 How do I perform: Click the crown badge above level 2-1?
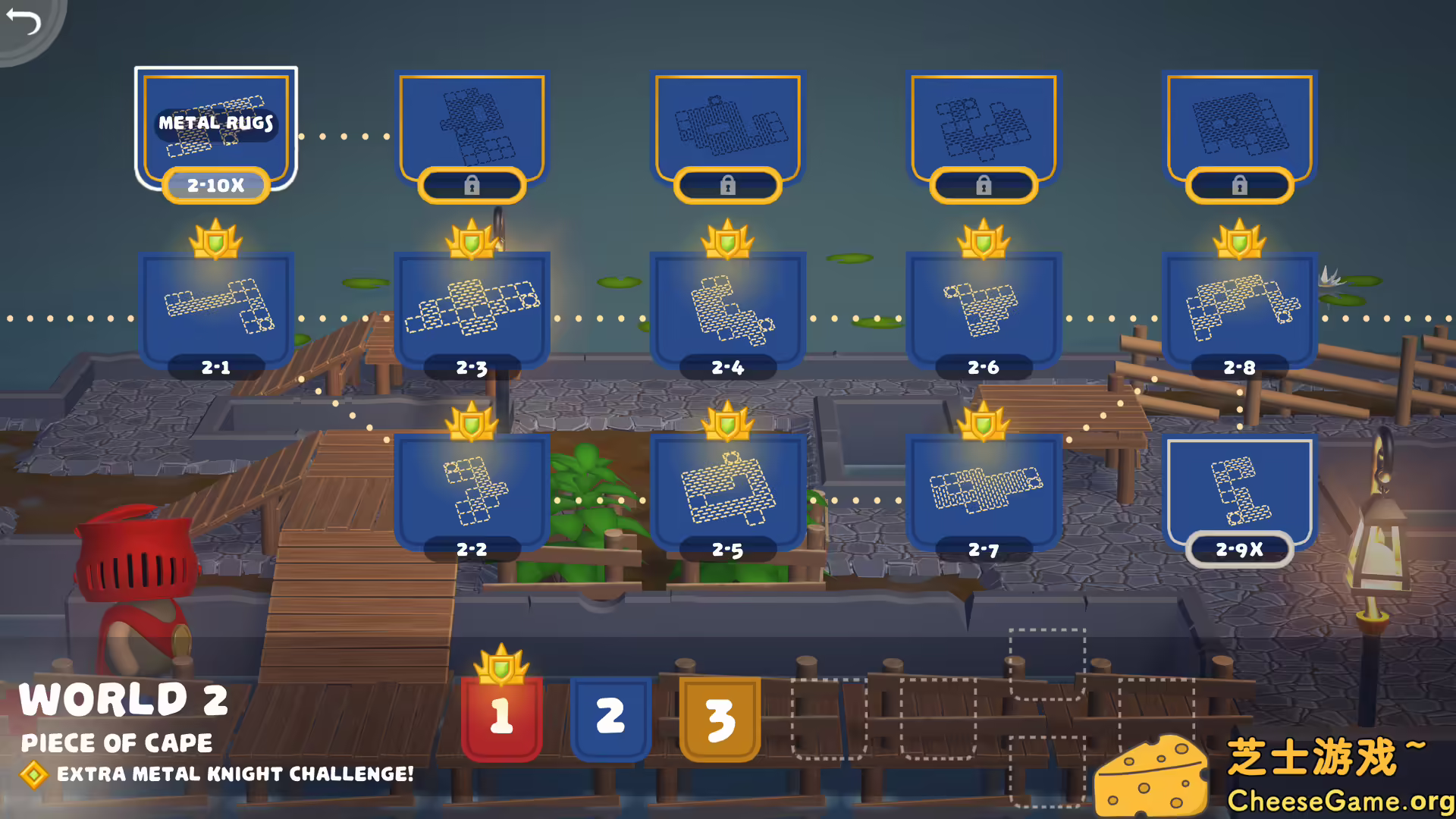(217, 241)
